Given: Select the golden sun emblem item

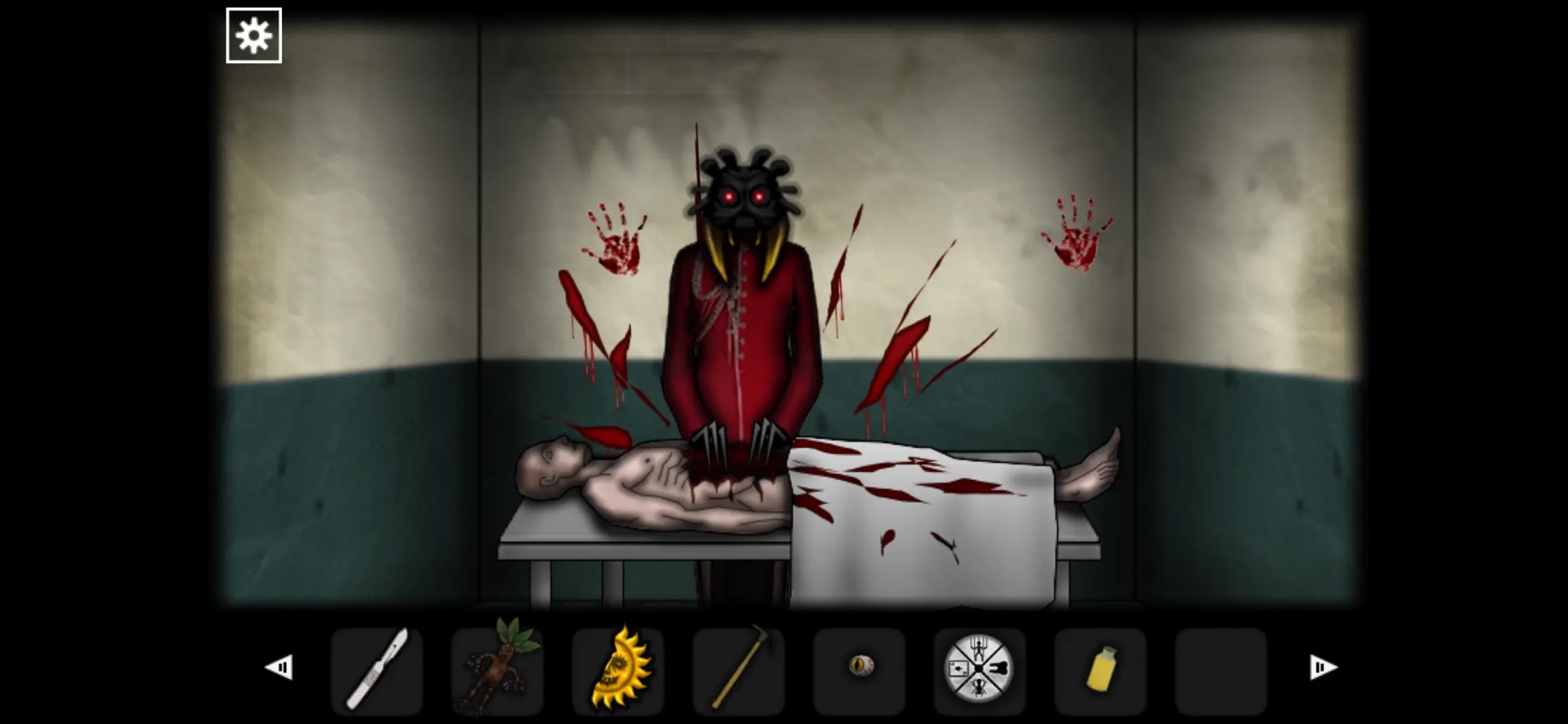Looking at the screenshot, I should pos(618,670).
